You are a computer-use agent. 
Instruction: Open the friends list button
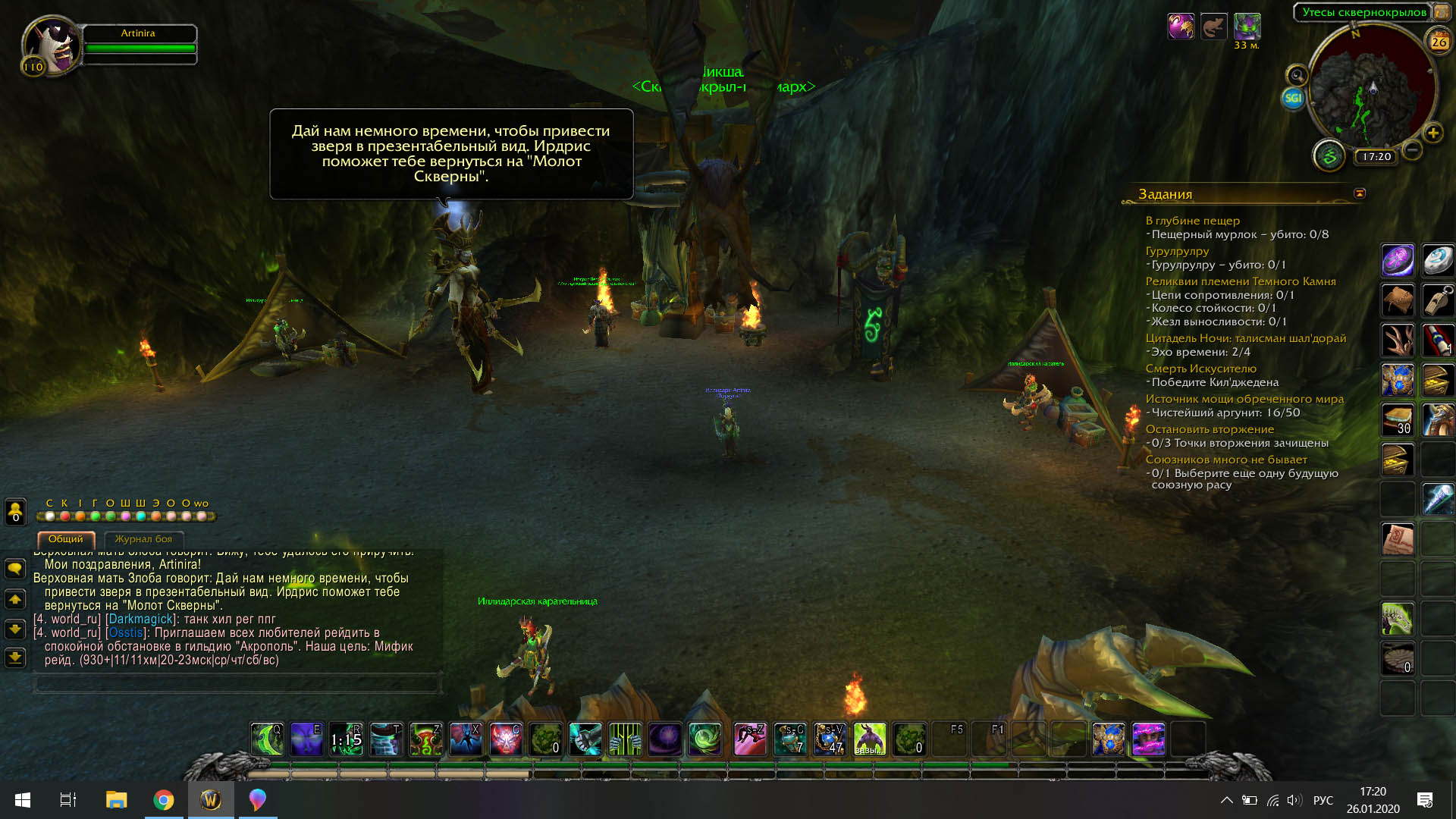(x=15, y=510)
